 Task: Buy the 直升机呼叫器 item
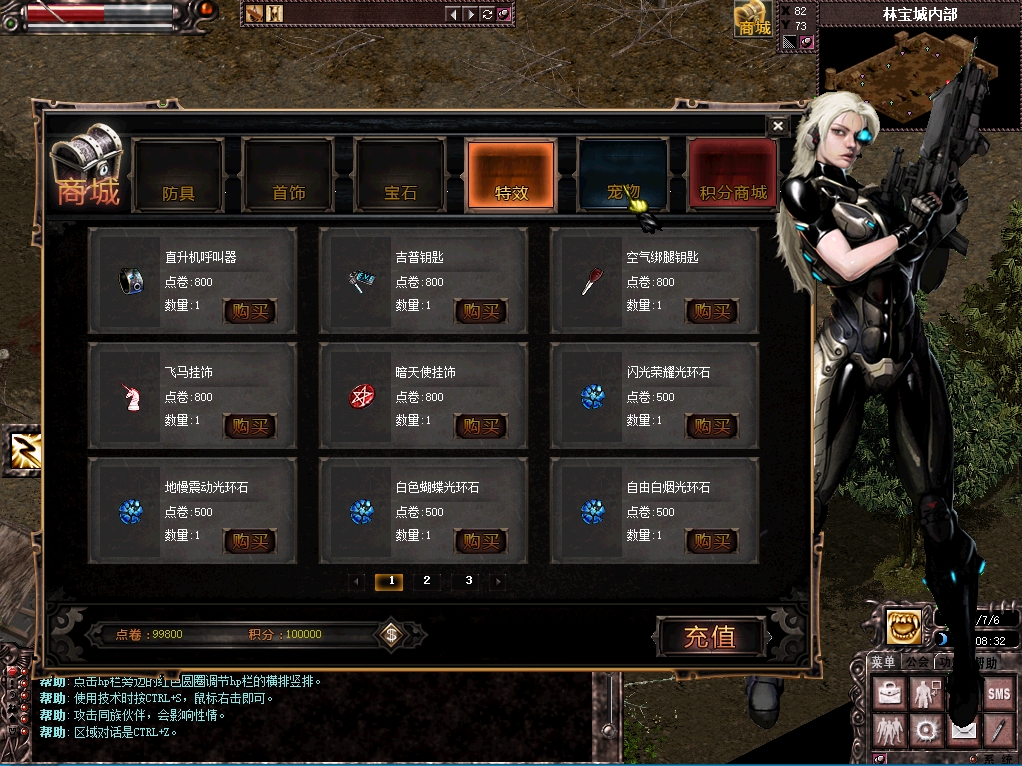(x=249, y=311)
